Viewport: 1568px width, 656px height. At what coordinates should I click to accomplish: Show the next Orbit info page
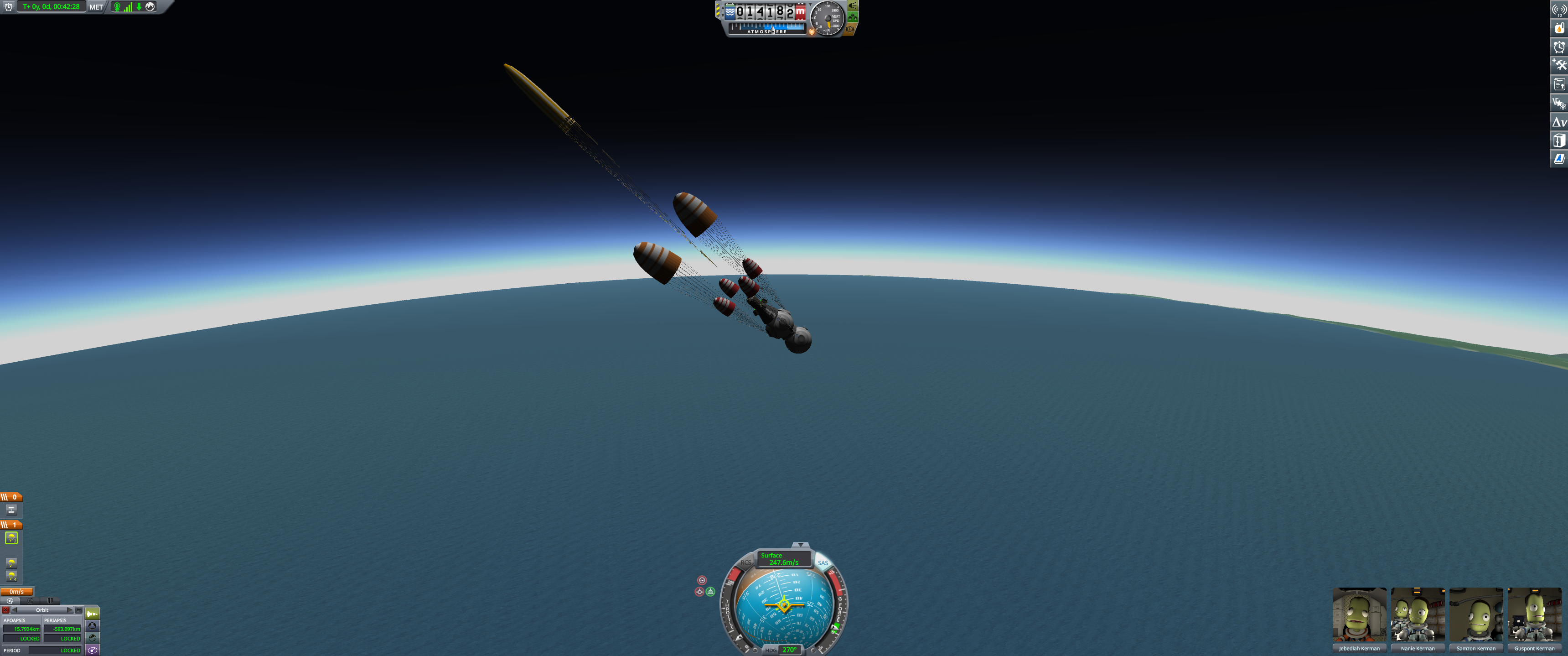(70, 610)
